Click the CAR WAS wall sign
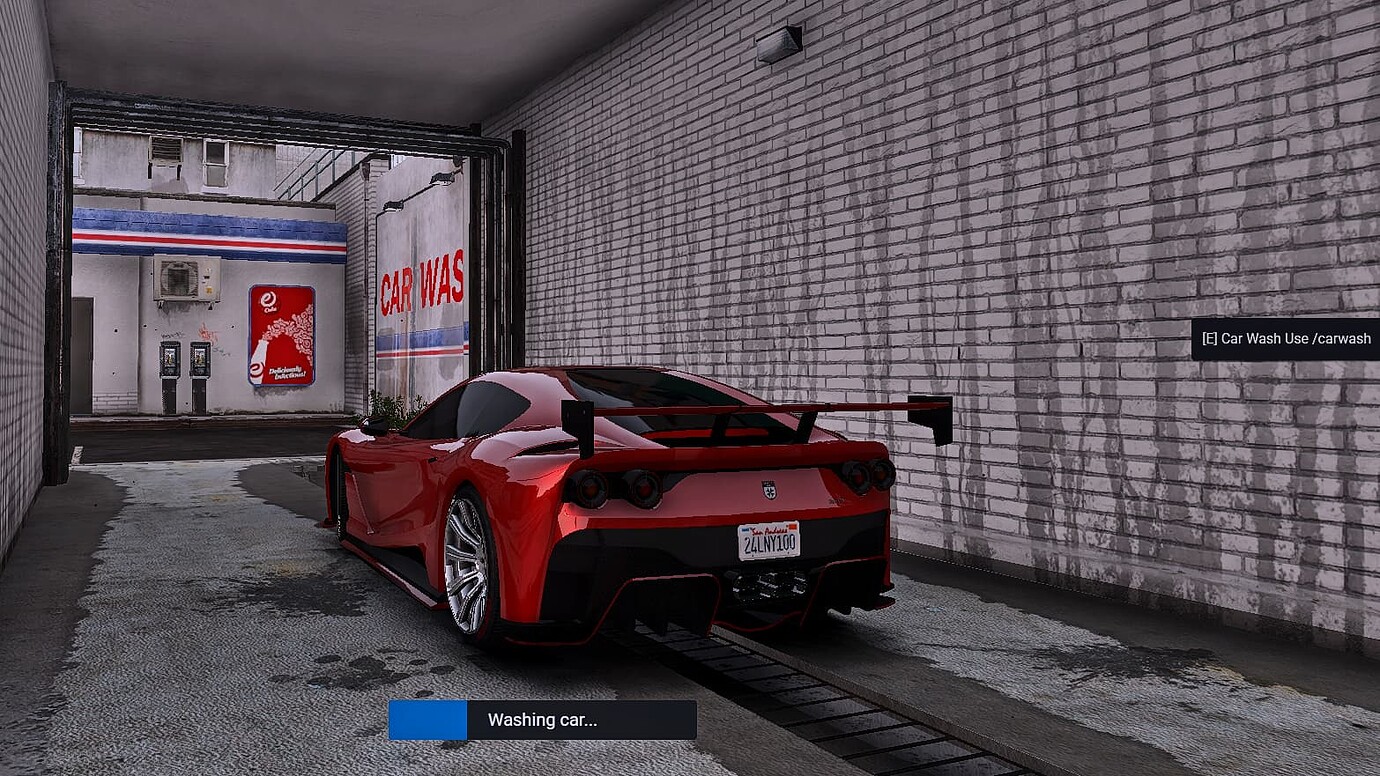 coord(423,284)
